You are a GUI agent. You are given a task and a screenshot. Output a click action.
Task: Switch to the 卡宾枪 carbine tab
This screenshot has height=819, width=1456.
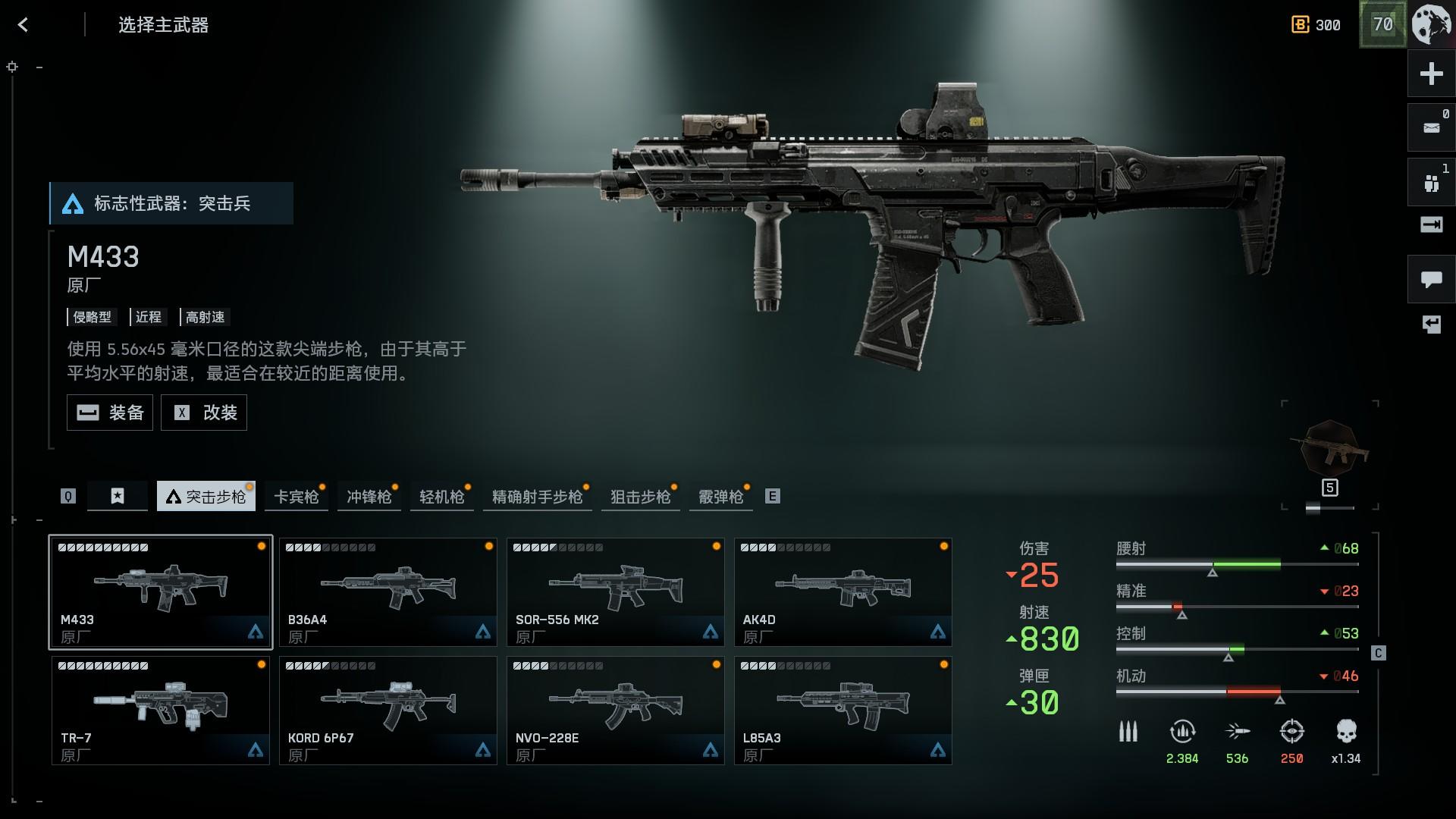(296, 497)
